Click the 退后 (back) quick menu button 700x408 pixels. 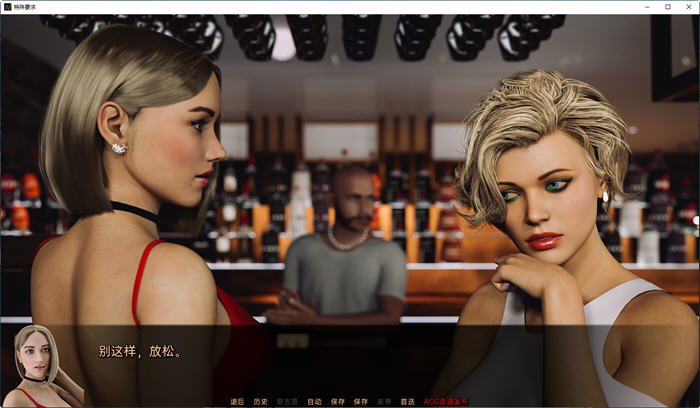pyautogui.click(x=237, y=401)
